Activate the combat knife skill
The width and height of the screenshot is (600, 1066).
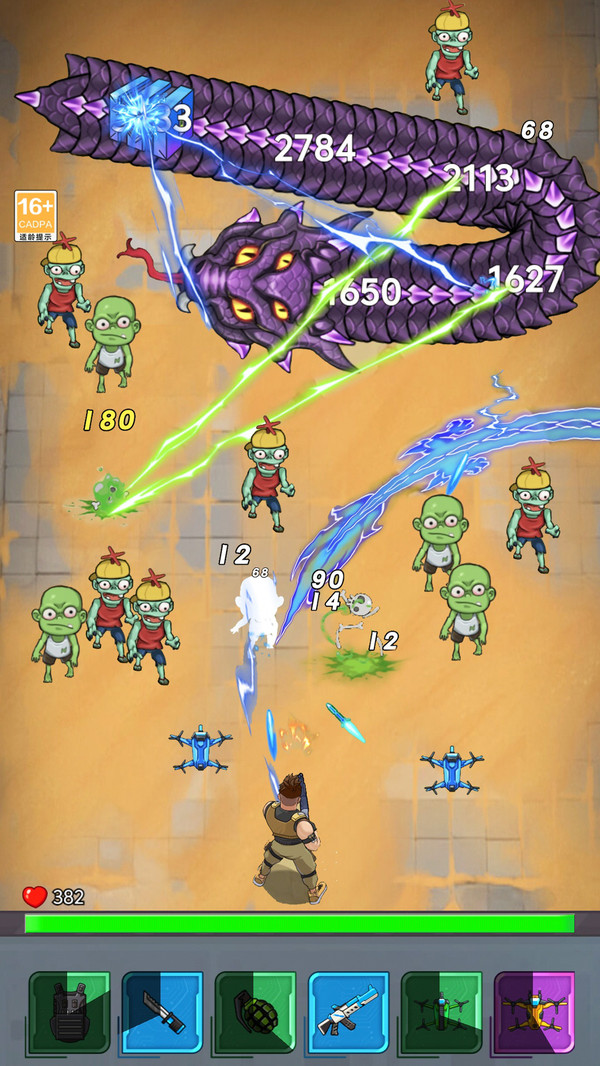click(162, 1012)
